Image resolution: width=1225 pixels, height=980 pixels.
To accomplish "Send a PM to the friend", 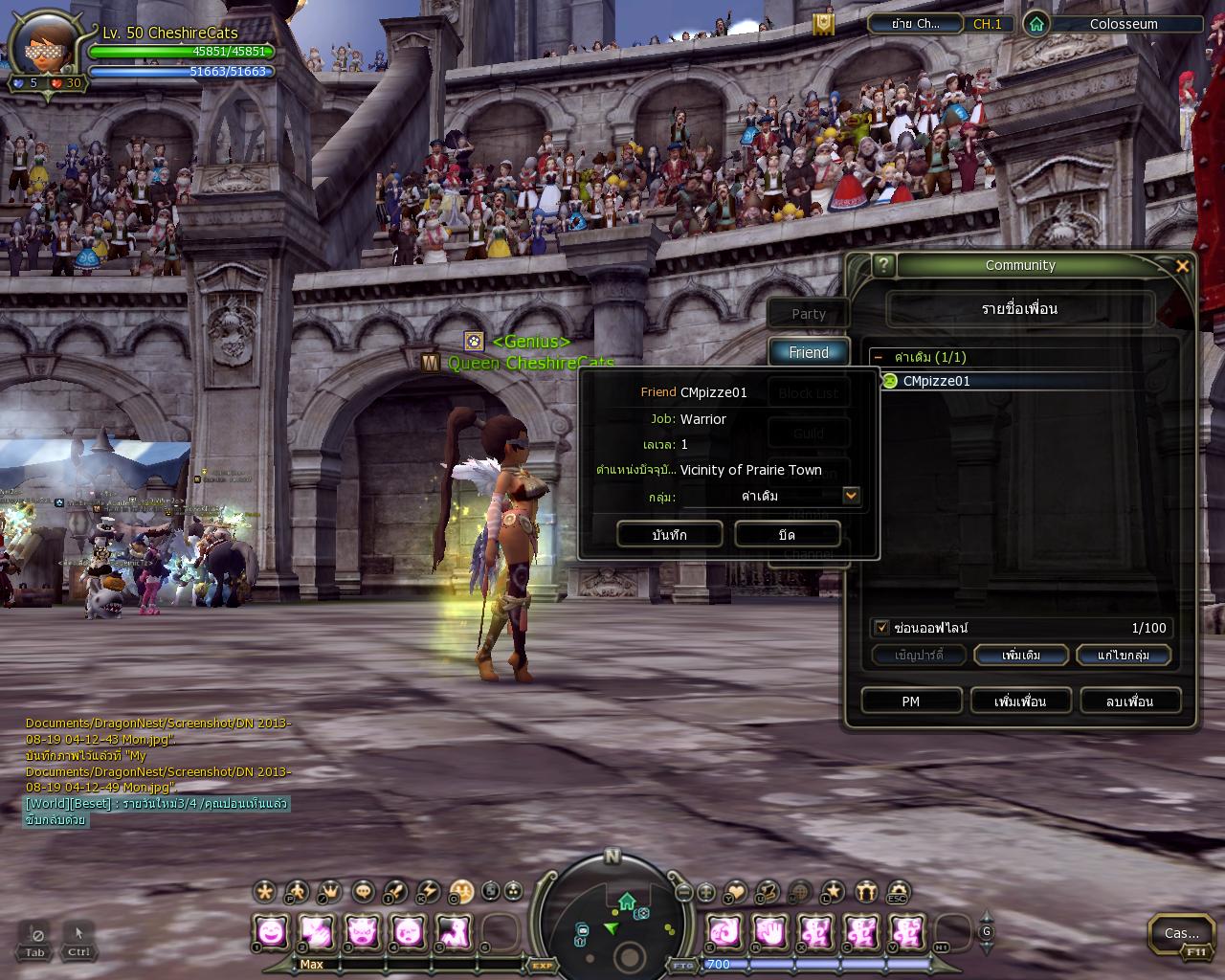I will click(x=910, y=702).
